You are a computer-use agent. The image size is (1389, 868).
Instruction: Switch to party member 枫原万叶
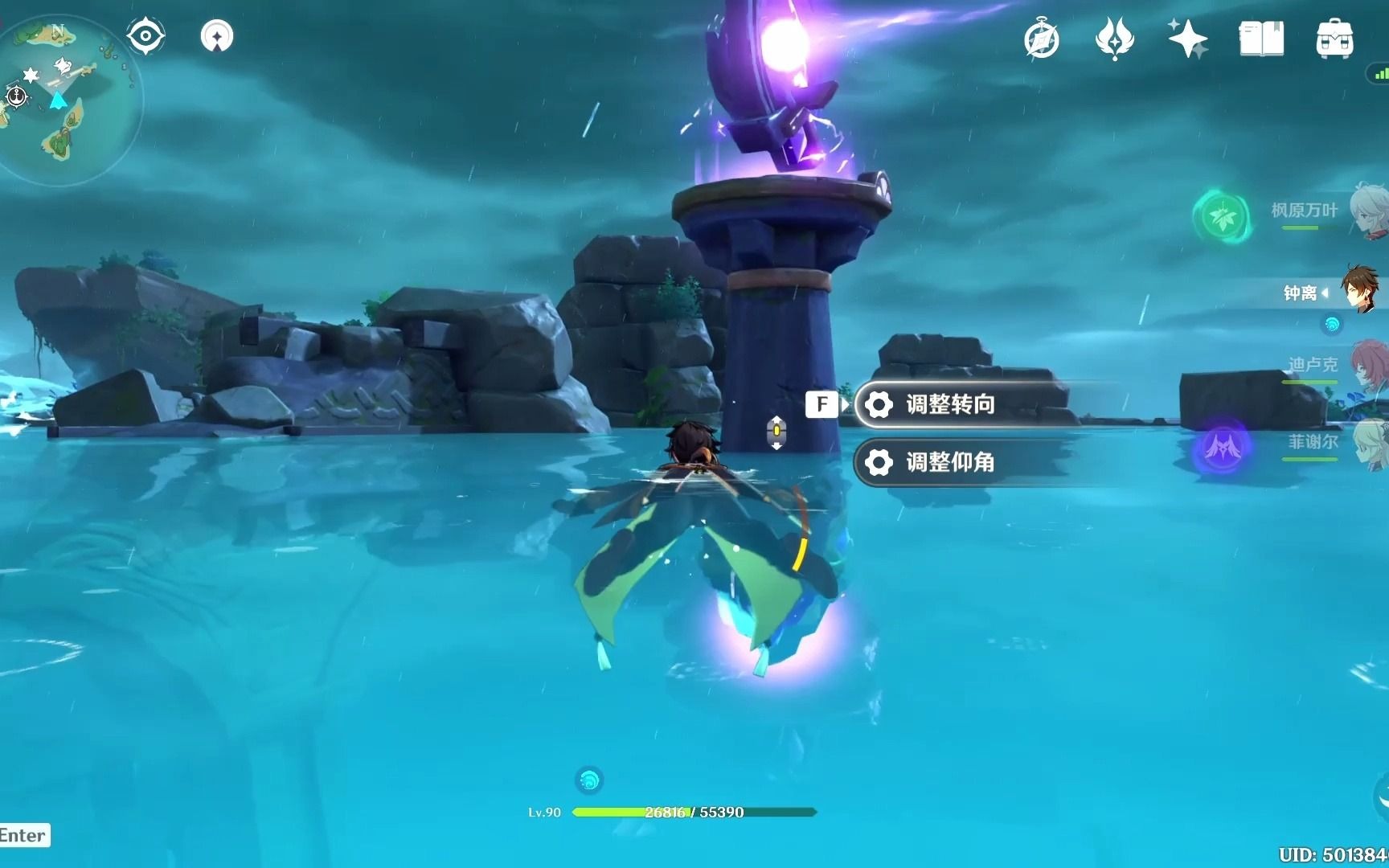click(1306, 211)
